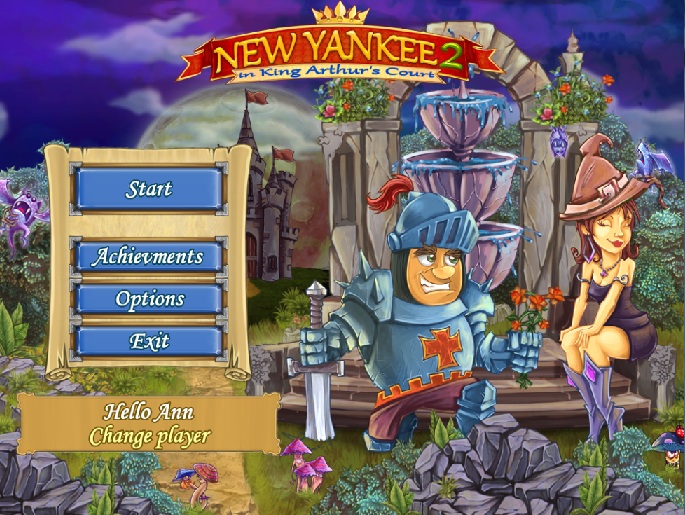The width and height of the screenshot is (685, 515).
Task: Exit the game
Action: tap(148, 341)
